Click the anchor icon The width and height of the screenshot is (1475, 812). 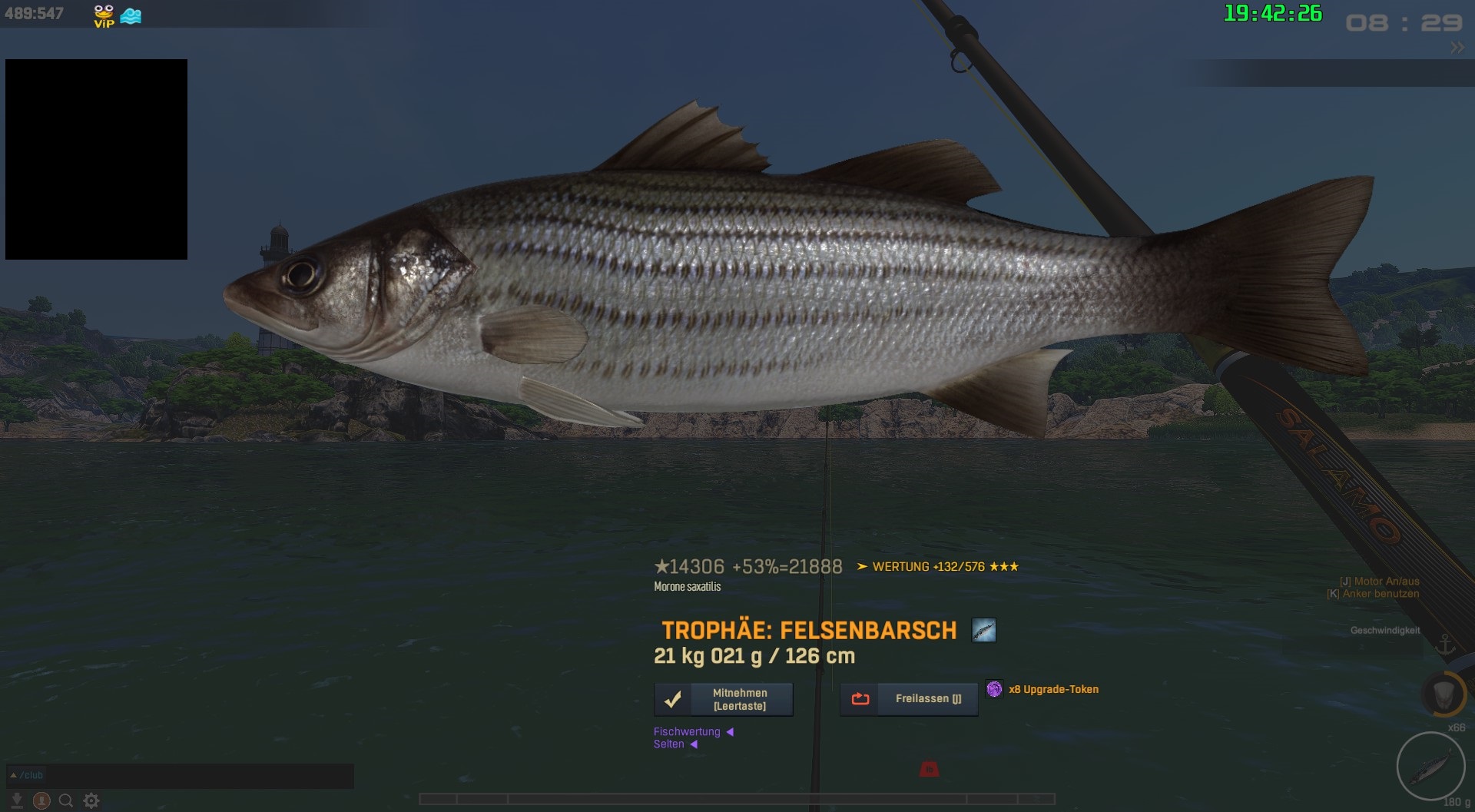(1446, 644)
